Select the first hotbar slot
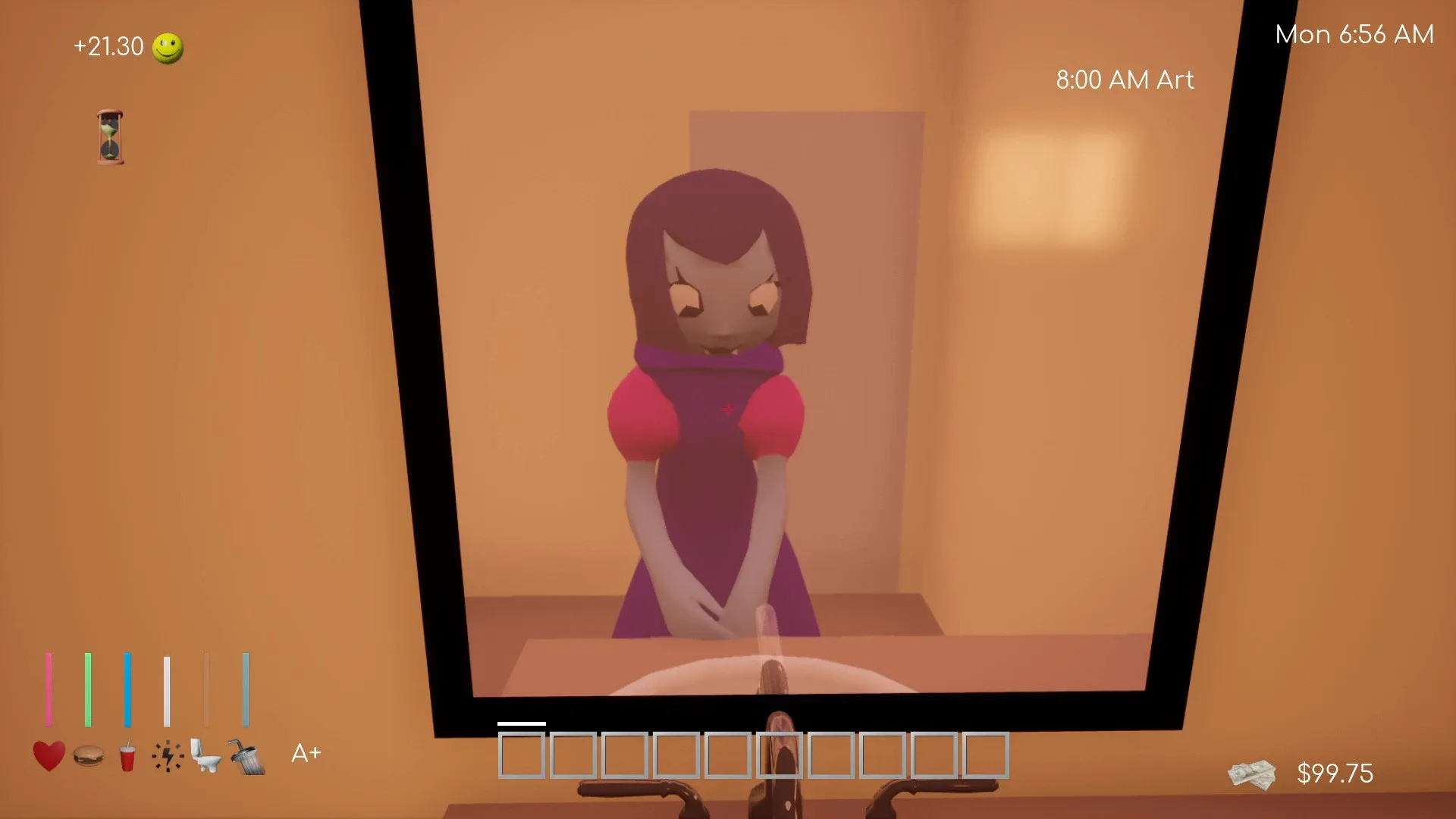The width and height of the screenshot is (1456, 819). 520,755
